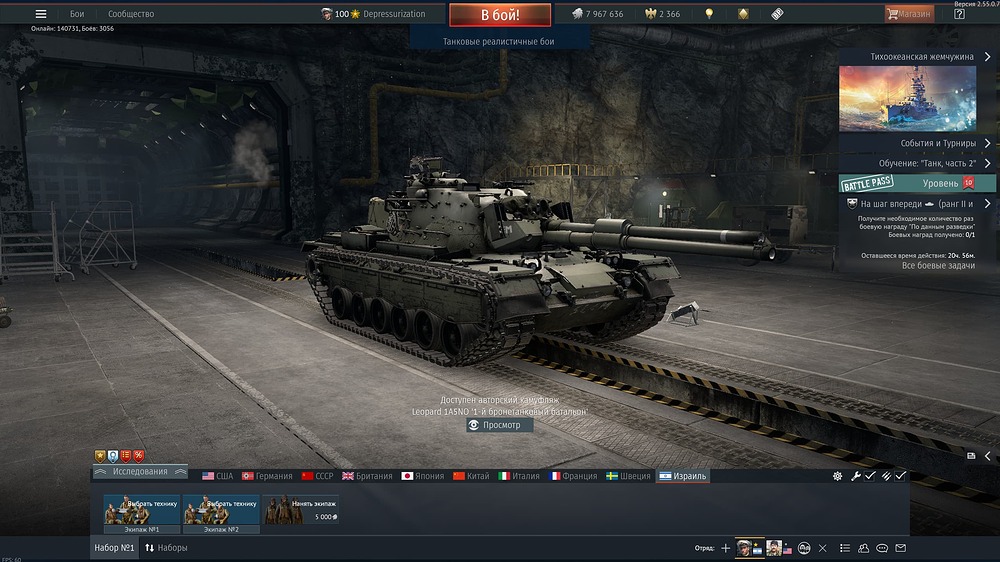
Task: Switch to the Япония nation tab
Action: pyautogui.click(x=422, y=476)
